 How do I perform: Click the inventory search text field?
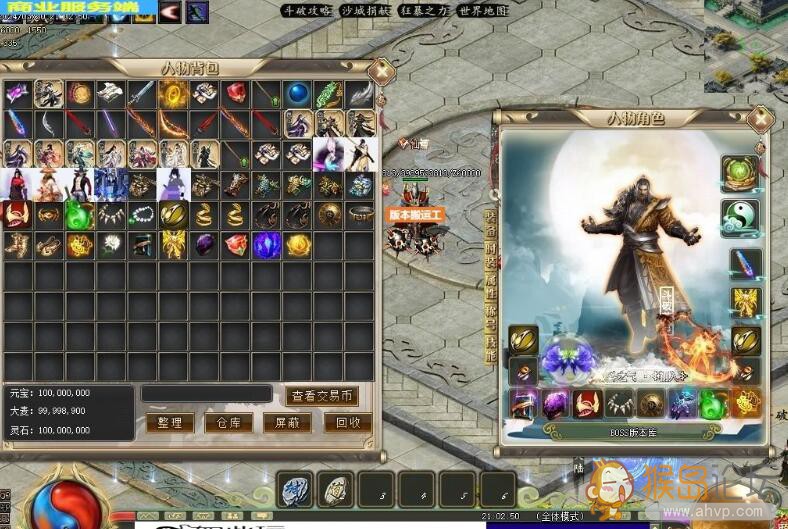coord(206,394)
